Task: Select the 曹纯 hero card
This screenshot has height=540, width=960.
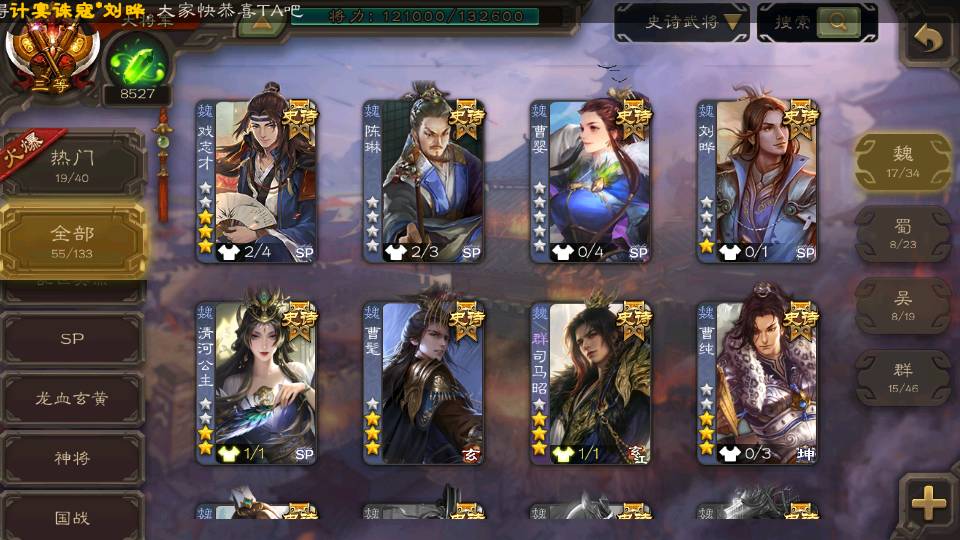Action: click(757, 382)
